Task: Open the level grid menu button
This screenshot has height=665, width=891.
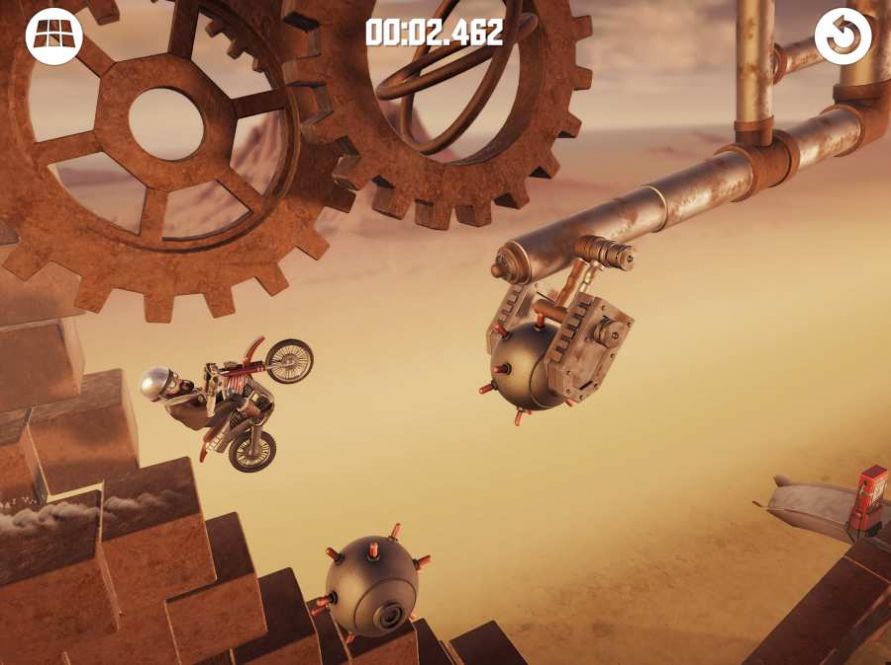Action: click(53, 36)
